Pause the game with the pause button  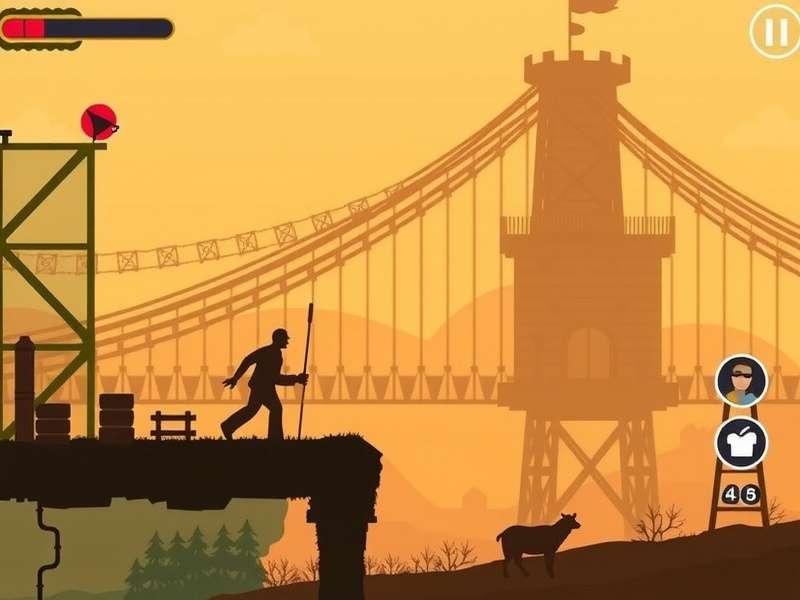tap(774, 33)
